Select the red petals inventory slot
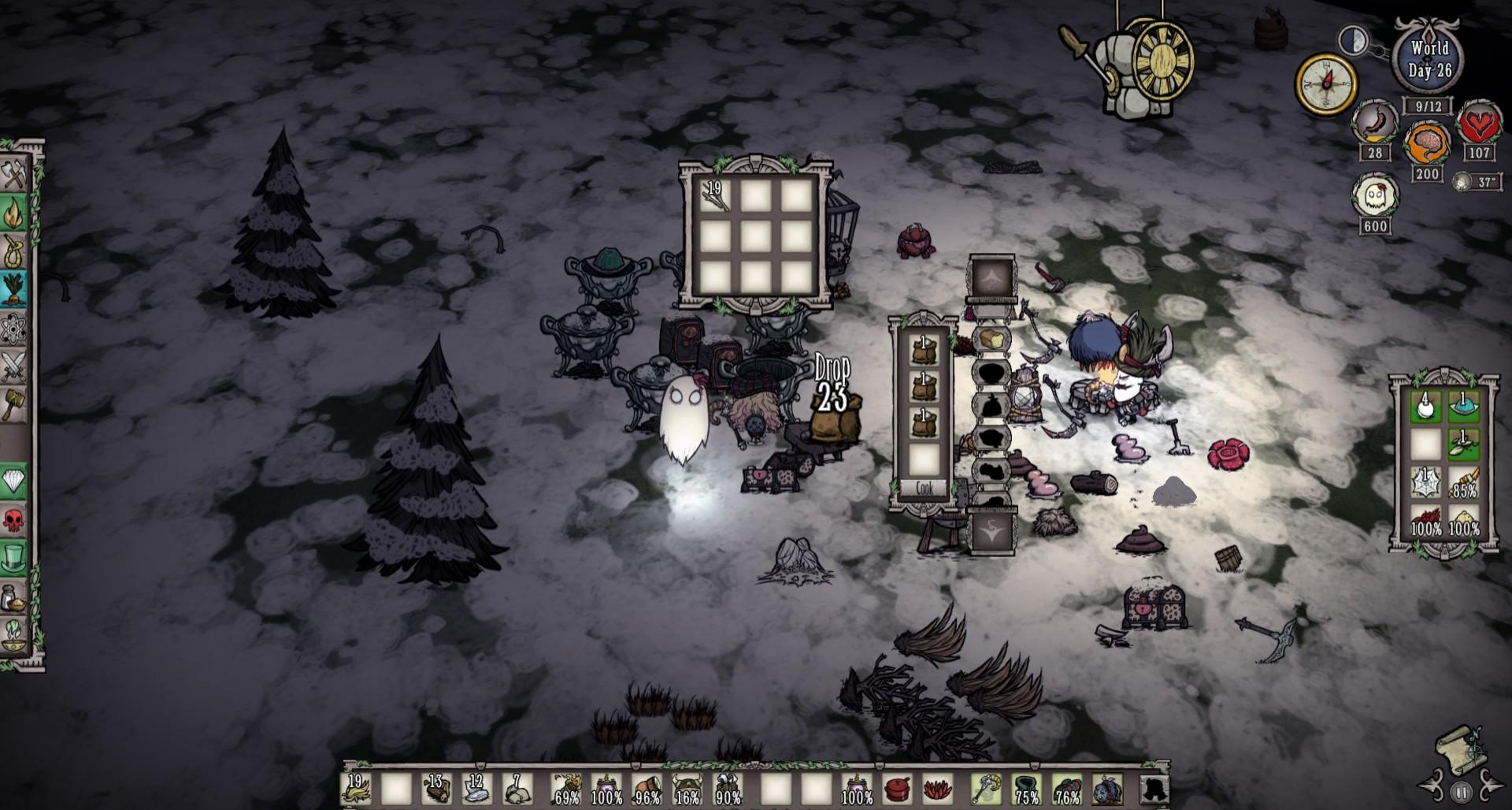 point(936,788)
